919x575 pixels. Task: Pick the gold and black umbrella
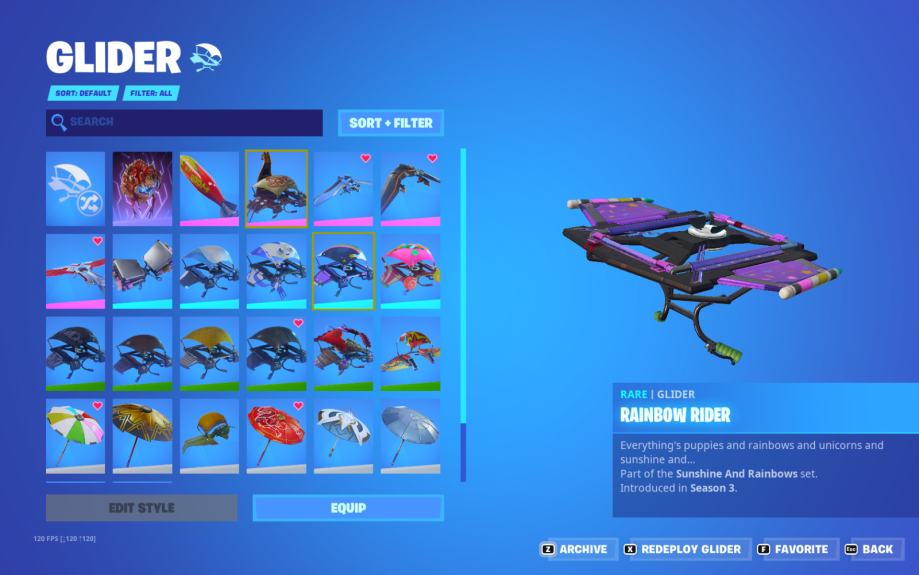click(142, 435)
